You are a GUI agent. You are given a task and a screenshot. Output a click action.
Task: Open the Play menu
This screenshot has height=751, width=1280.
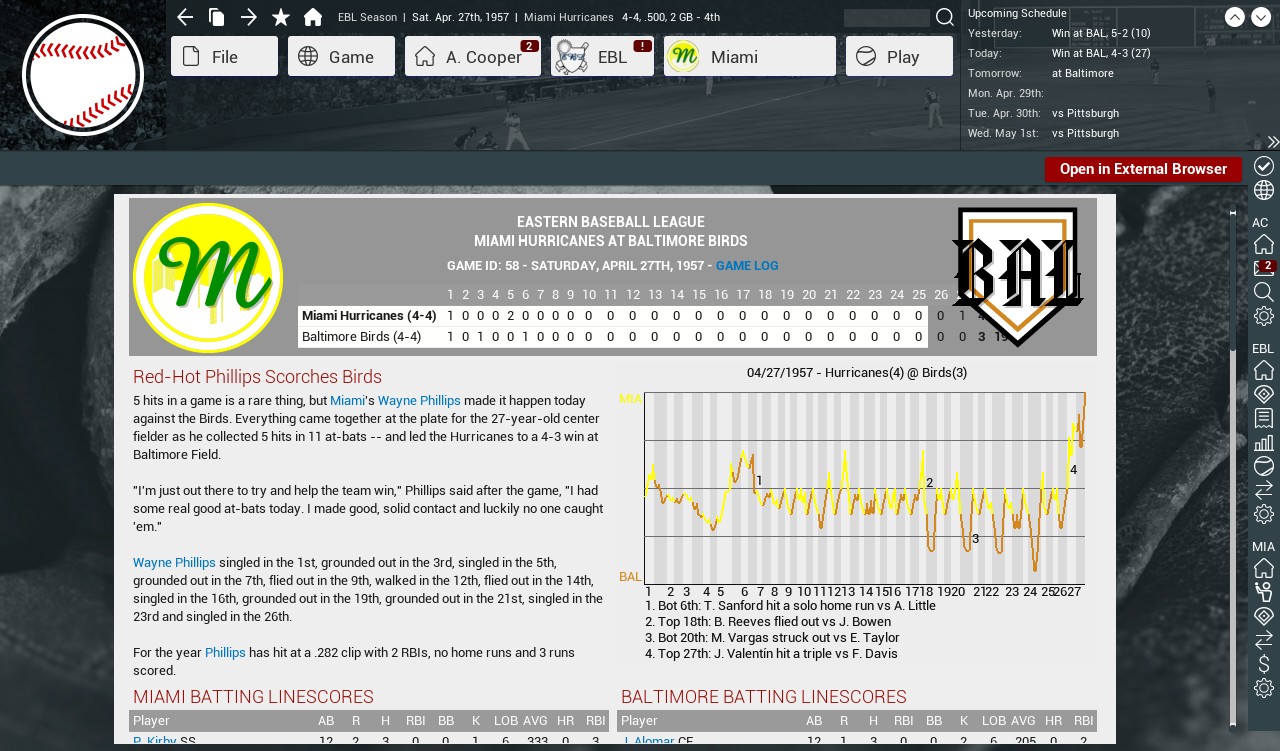pyautogui.click(x=899, y=57)
